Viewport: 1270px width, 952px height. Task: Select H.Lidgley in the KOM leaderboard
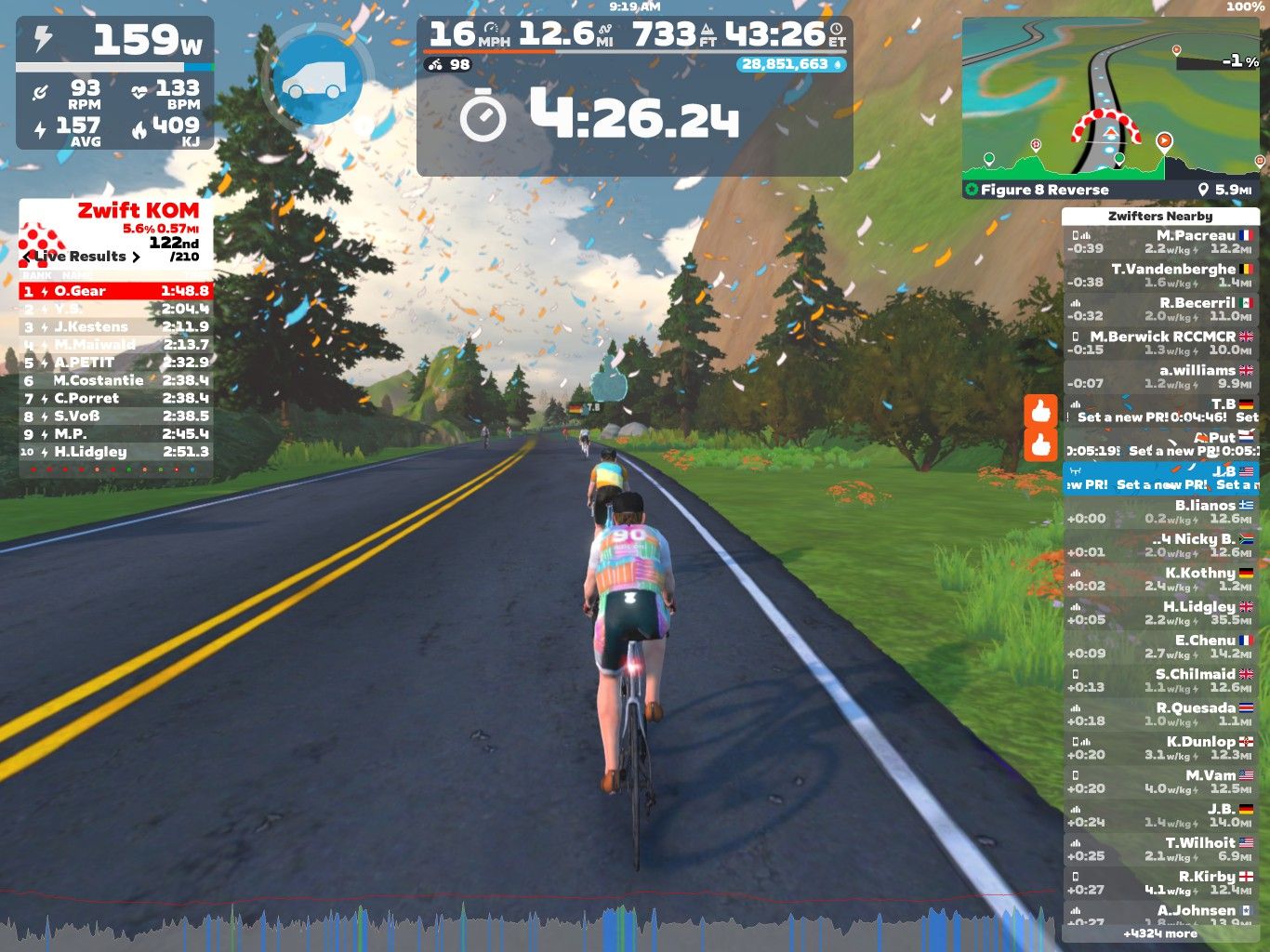115,452
